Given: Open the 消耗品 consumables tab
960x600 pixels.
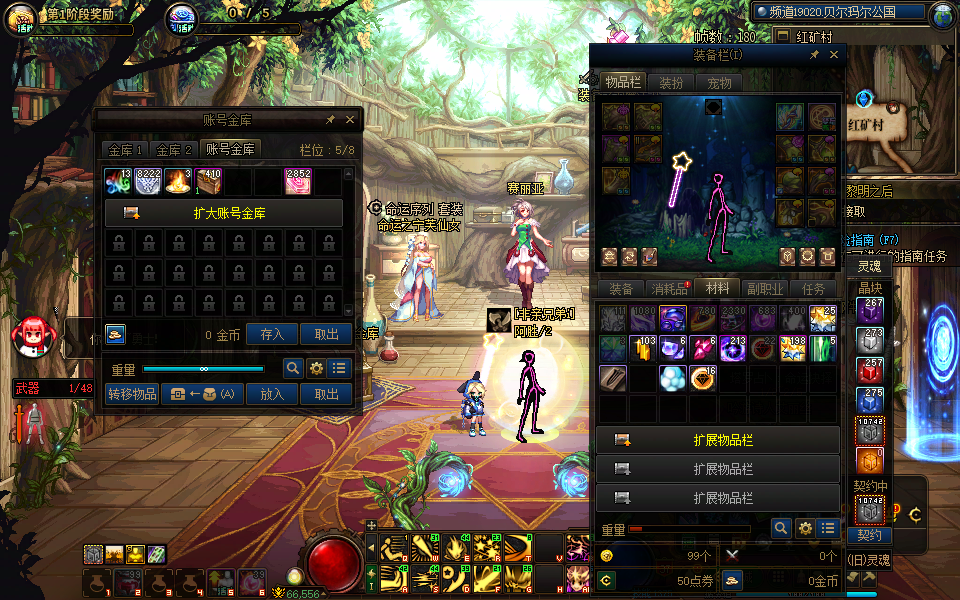Looking at the screenshot, I should tap(669, 289).
